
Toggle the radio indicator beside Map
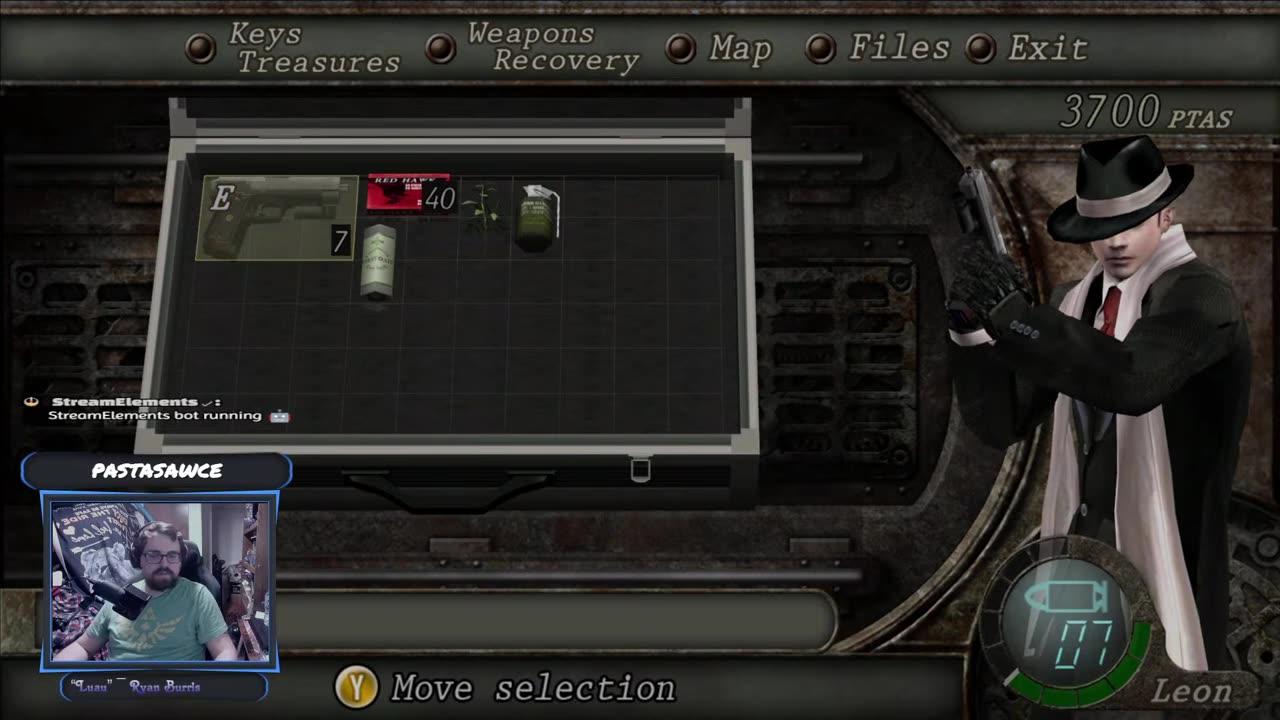tap(681, 46)
